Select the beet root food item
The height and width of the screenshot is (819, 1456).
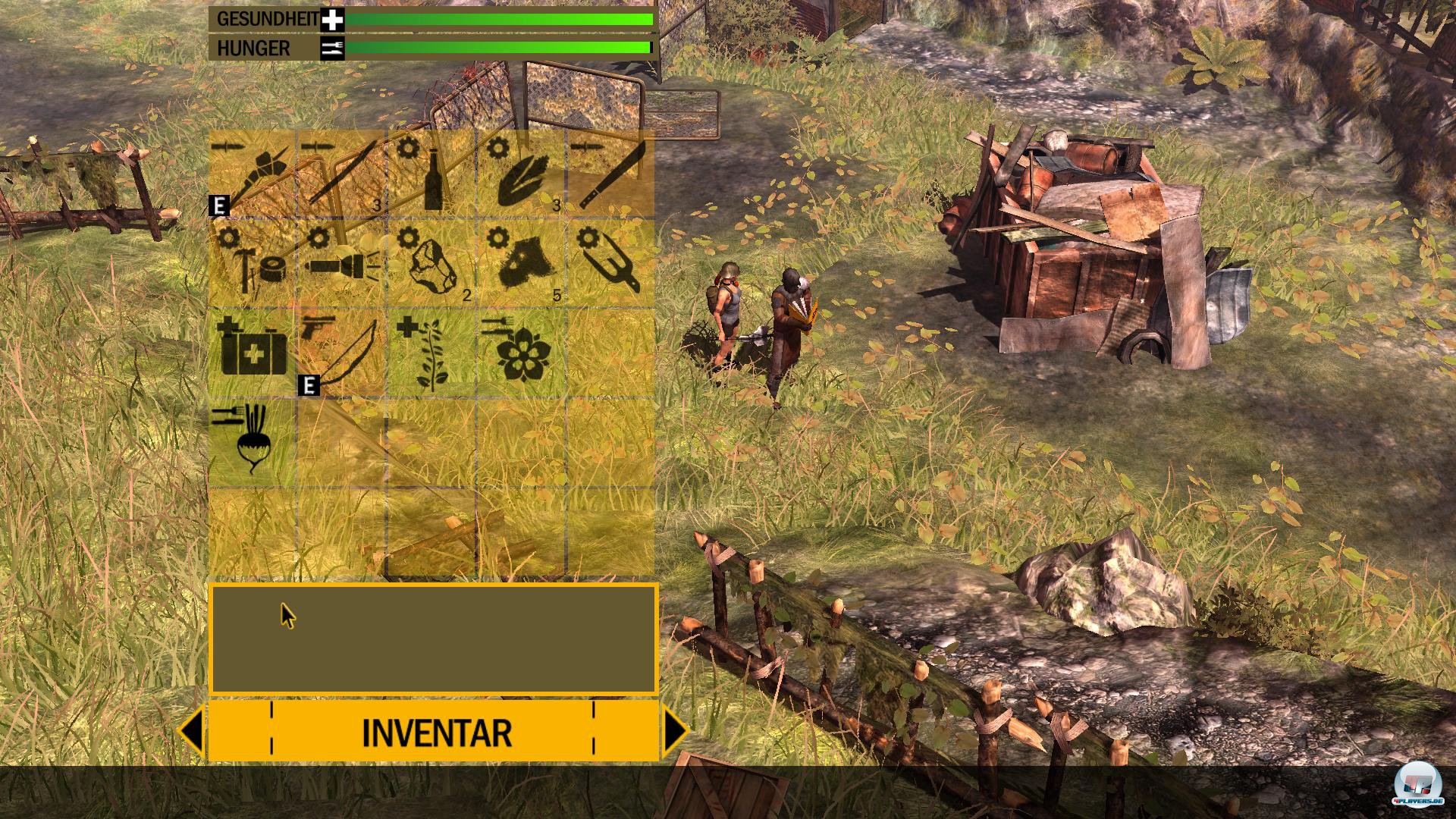(253, 441)
